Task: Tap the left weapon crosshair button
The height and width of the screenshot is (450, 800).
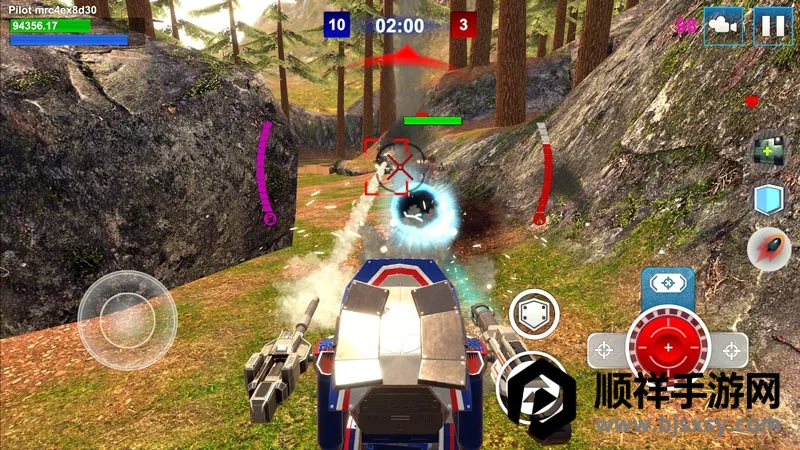Action: [603, 349]
